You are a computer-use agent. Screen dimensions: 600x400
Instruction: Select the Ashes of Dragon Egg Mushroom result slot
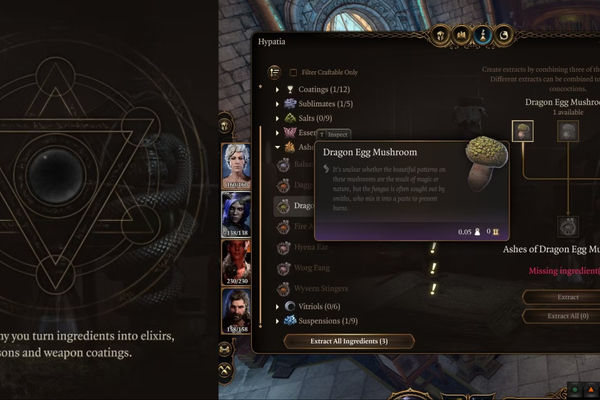568,226
